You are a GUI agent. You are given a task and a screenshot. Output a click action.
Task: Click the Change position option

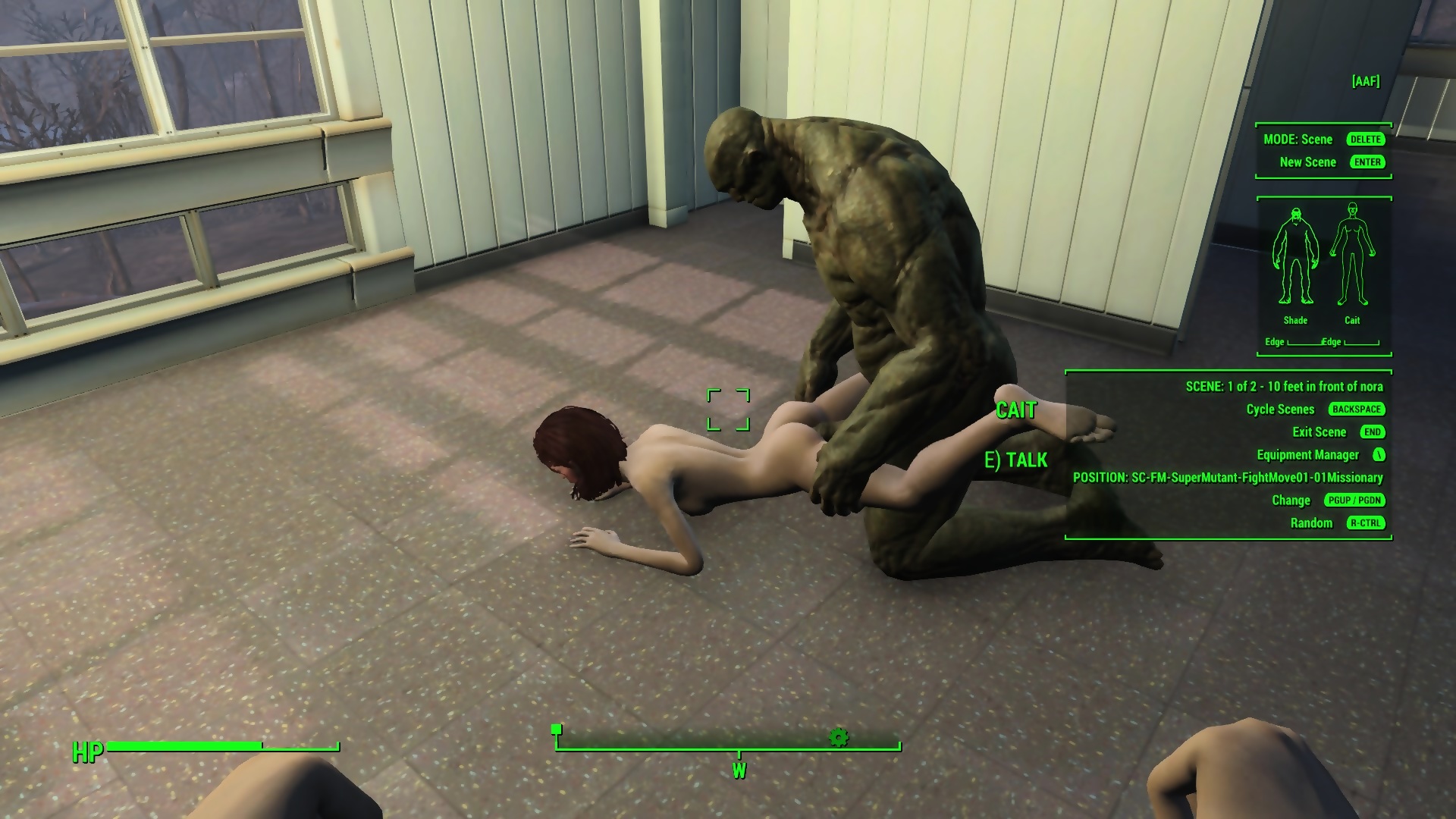coord(1291,500)
